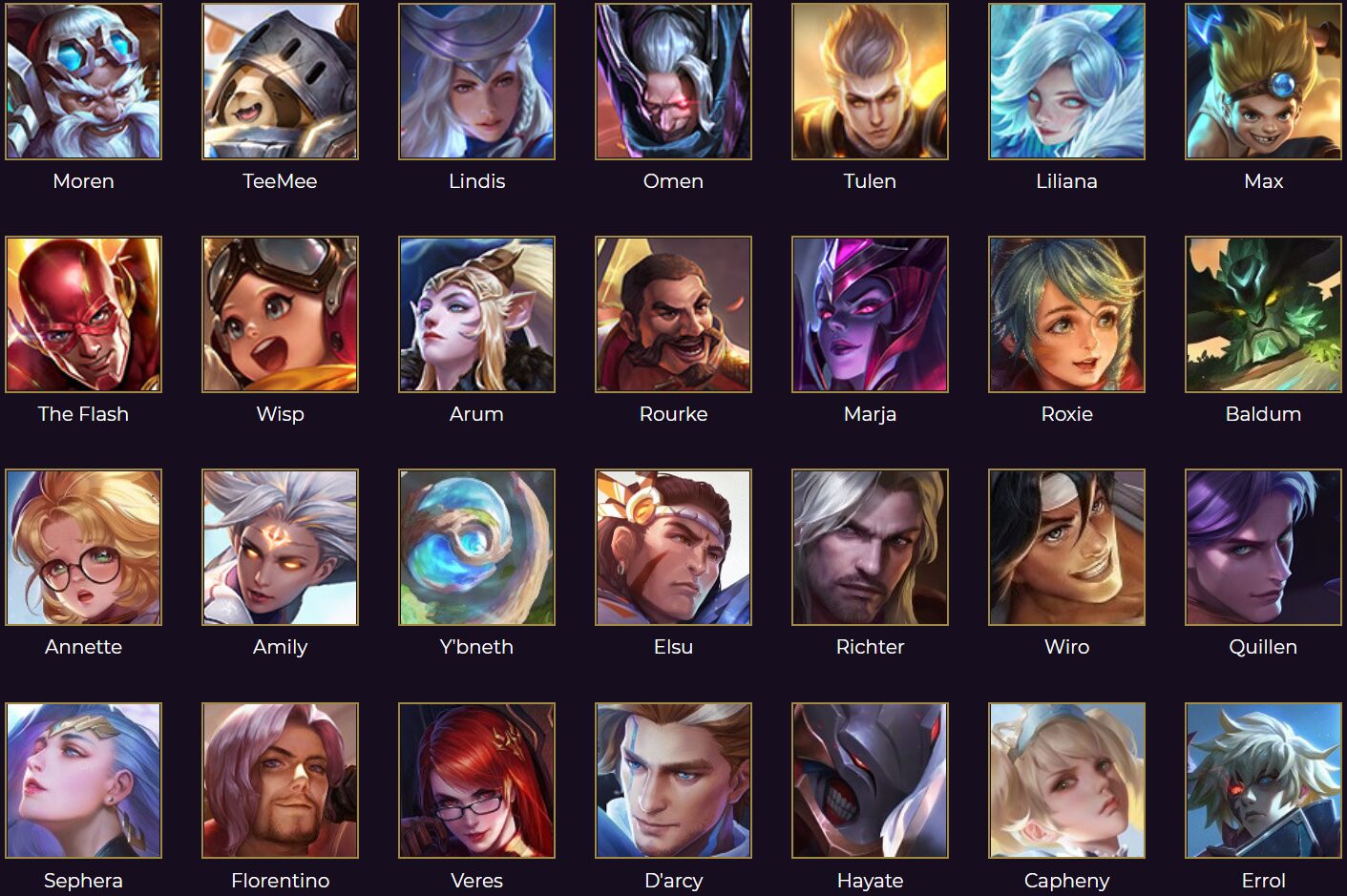The width and height of the screenshot is (1347, 896).
Task: Select the hero Marja
Action: [x=870, y=314]
